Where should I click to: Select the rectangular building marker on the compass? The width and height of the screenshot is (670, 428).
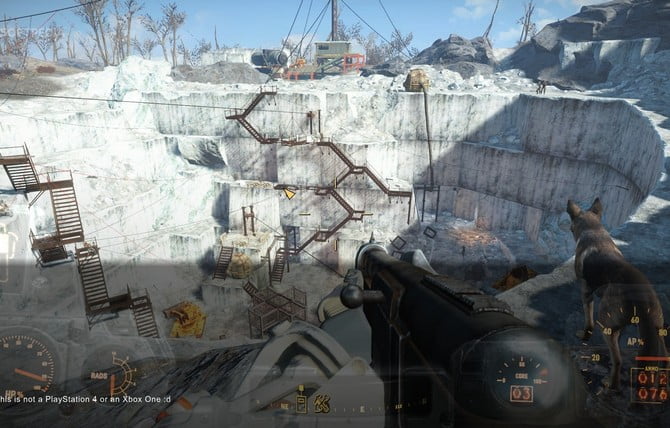click(x=300, y=403)
